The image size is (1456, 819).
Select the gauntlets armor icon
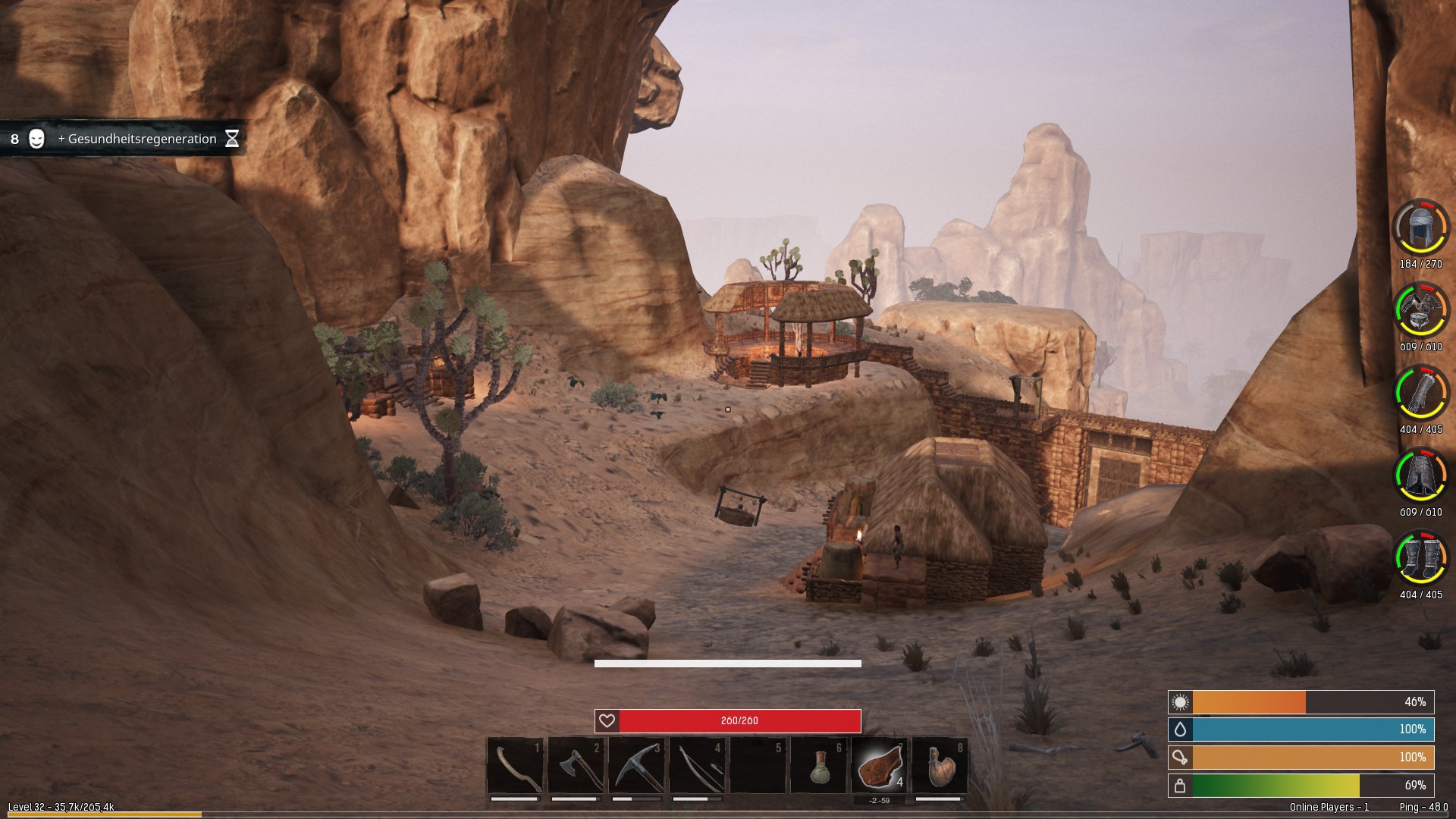(1420, 392)
